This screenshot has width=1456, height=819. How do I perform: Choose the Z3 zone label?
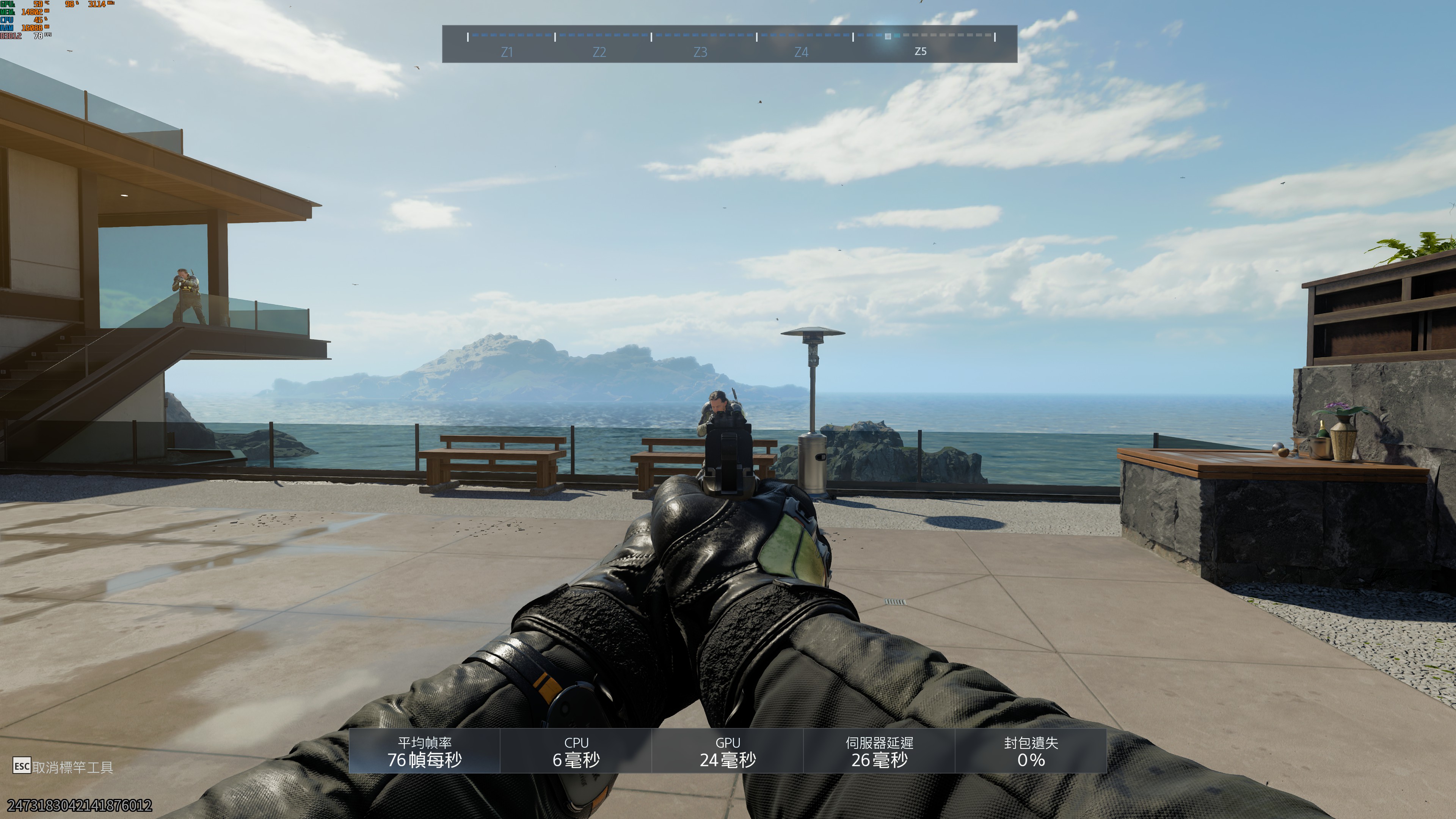pyautogui.click(x=700, y=52)
